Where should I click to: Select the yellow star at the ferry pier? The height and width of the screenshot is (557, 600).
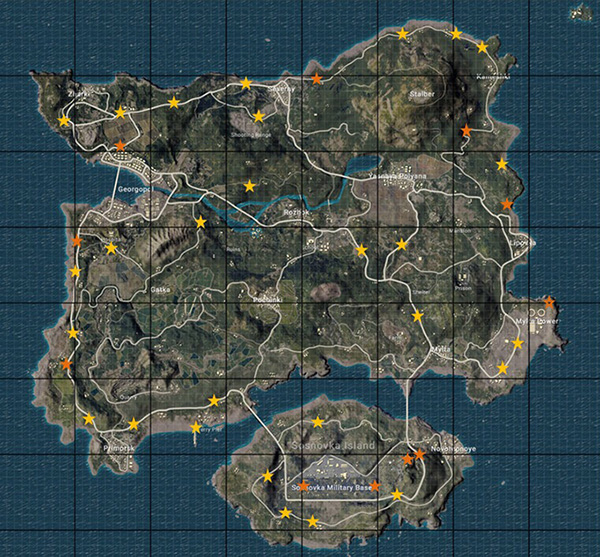pos(196,428)
